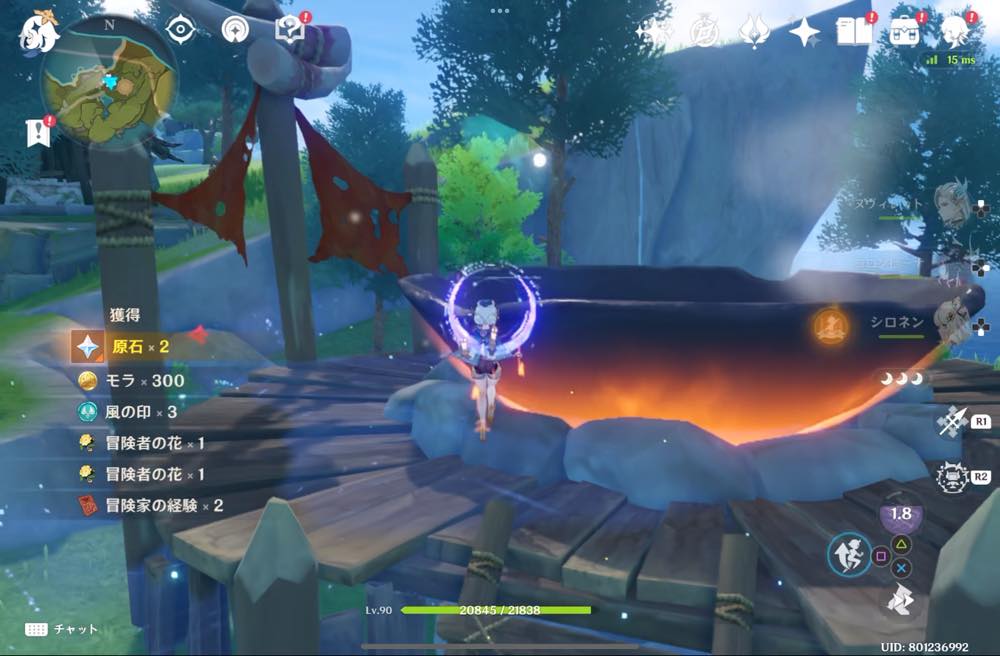Screen dimensions: 1000x656
Task: Open the character head profile icon
Action: click(956, 30)
